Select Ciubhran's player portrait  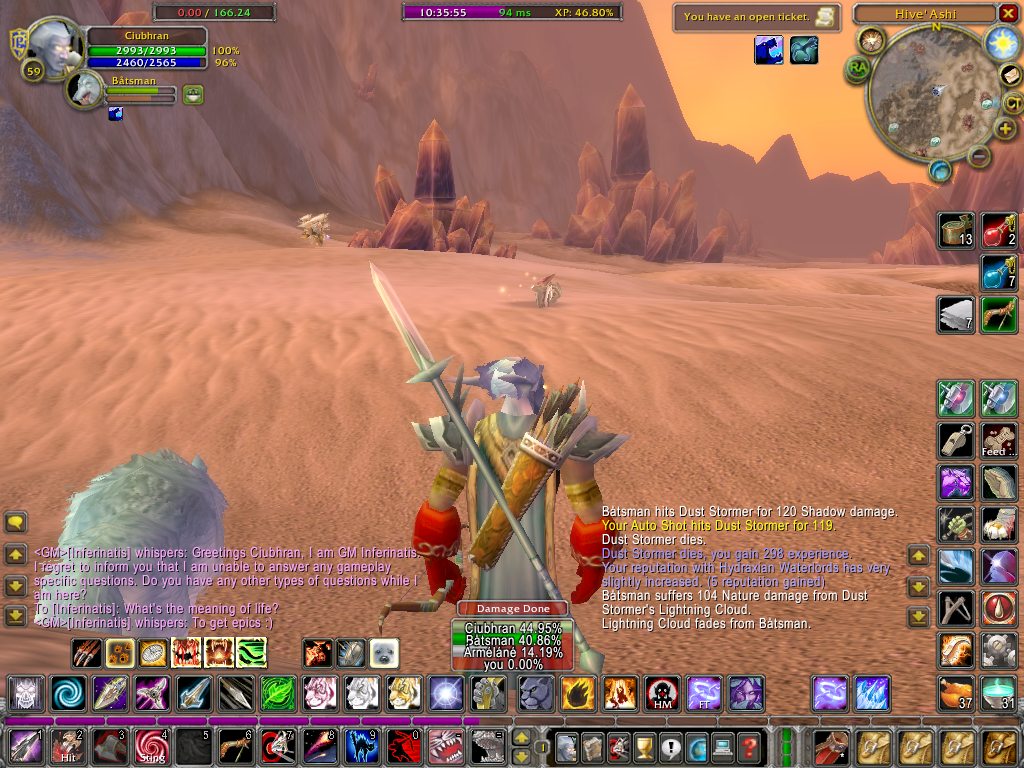tap(52, 47)
